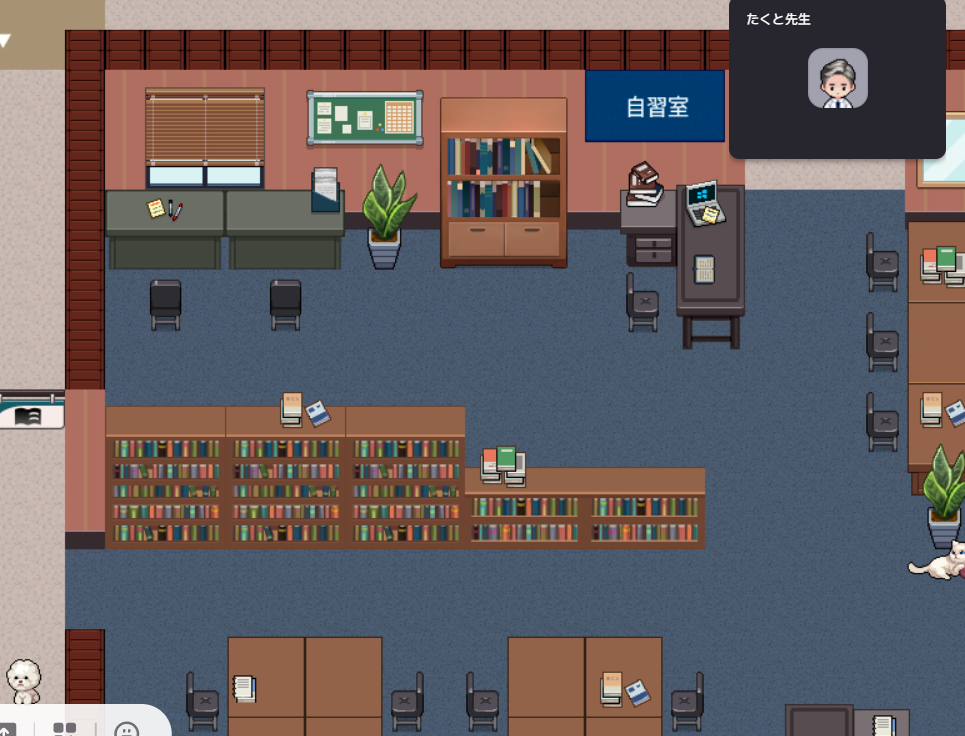965x736 pixels.
Task: Open the たくと先生 video tile
Action: [837, 78]
